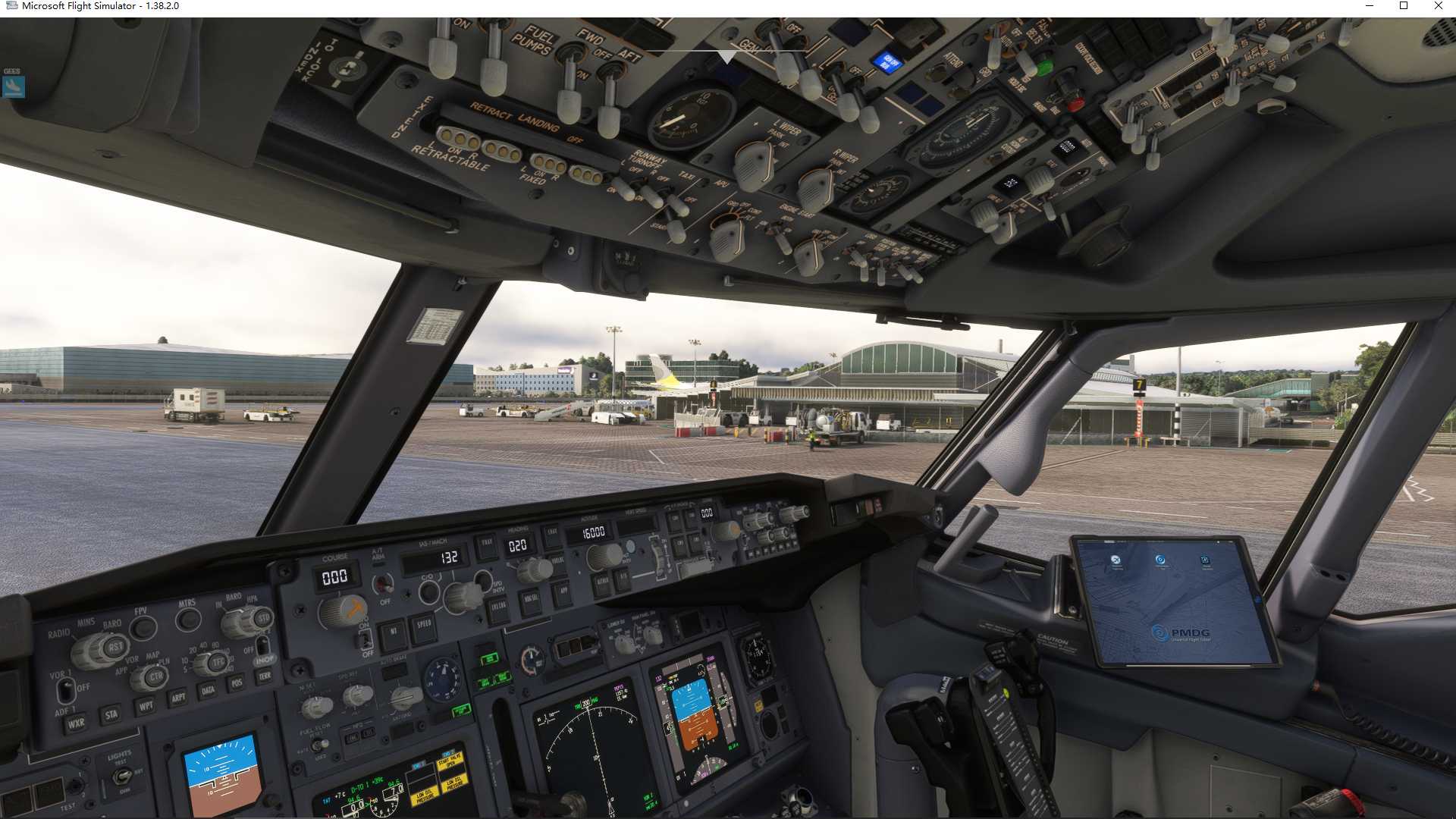This screenshot has height=819, width=1456.
Task: Flip the A/T ARM switch on the MCP
Action: click(x=383, y=585)
